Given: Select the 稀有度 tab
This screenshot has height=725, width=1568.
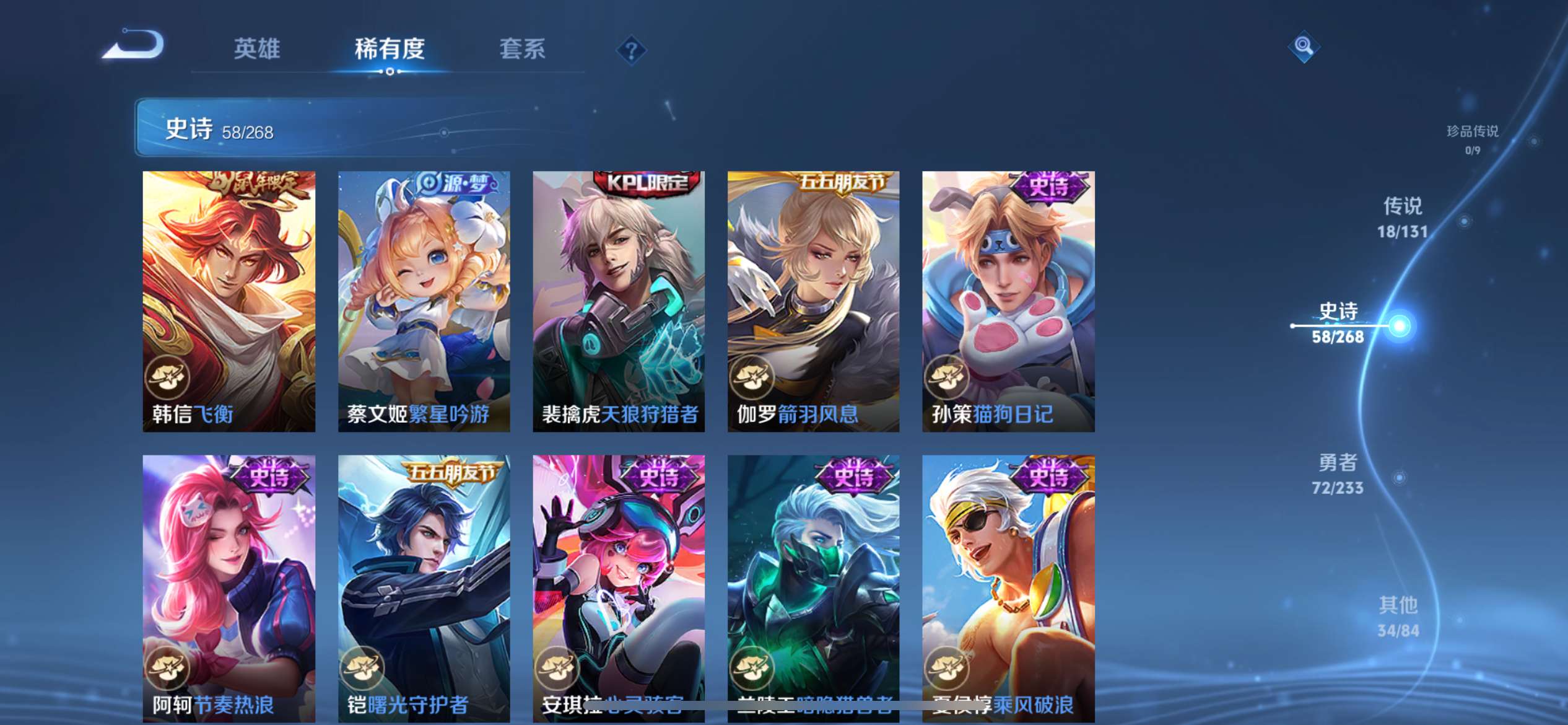Looking at the screenshot, I should [x=389, y=50].
